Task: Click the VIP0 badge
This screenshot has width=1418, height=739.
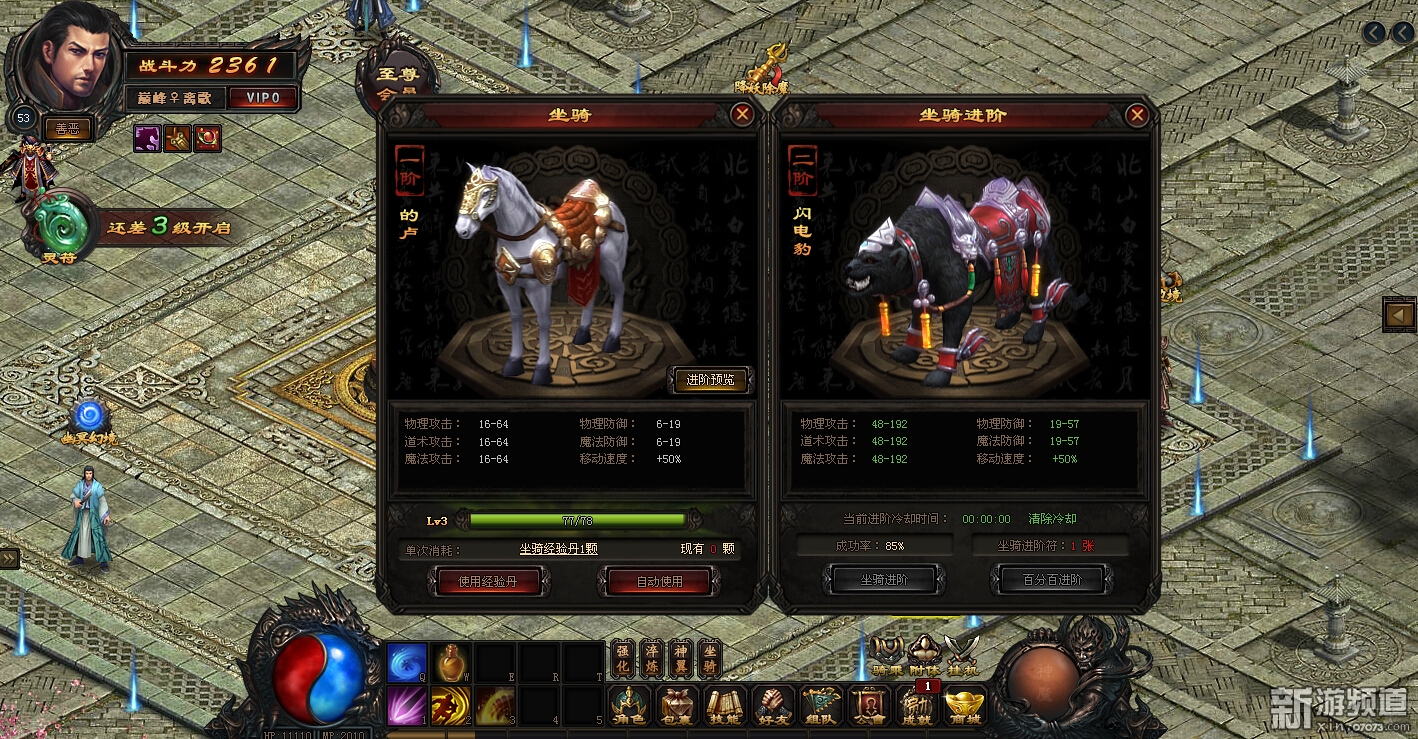Action: [x=263, y=97]
